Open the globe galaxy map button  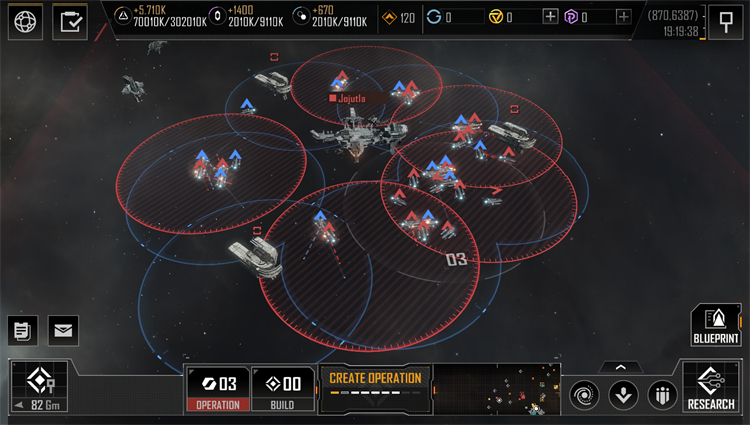[x=27, y=21]
